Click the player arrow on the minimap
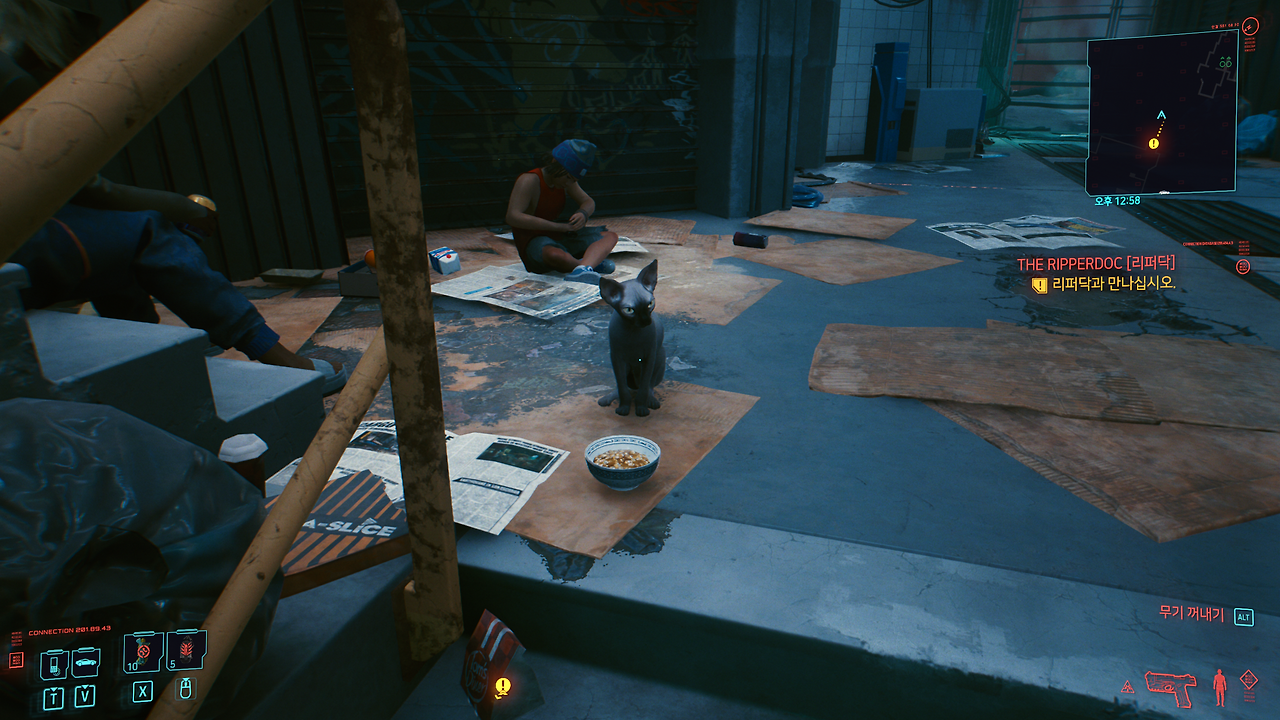Screen dimensions: 1280x720 (x=1161, y=113)
